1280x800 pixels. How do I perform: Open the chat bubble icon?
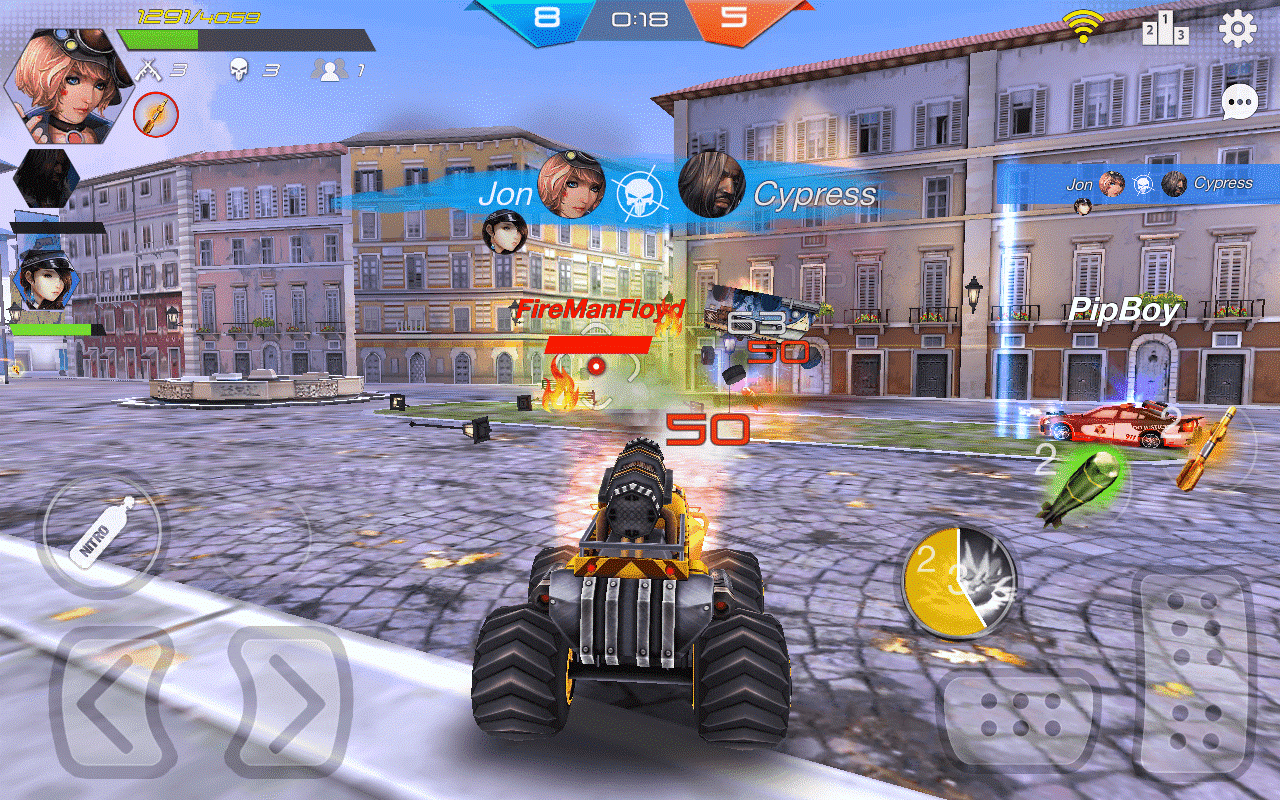(1240, 103)
